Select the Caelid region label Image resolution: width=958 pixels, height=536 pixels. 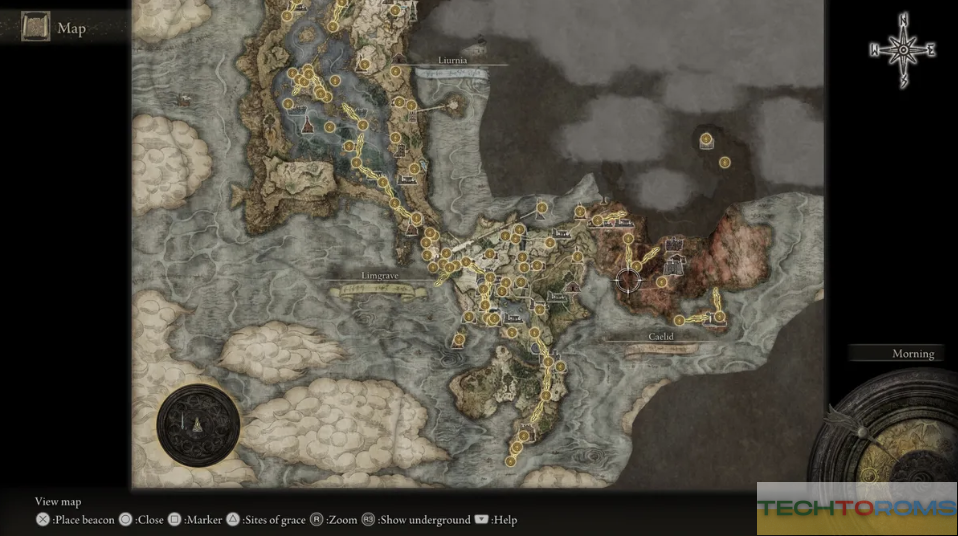click(660, 338)
